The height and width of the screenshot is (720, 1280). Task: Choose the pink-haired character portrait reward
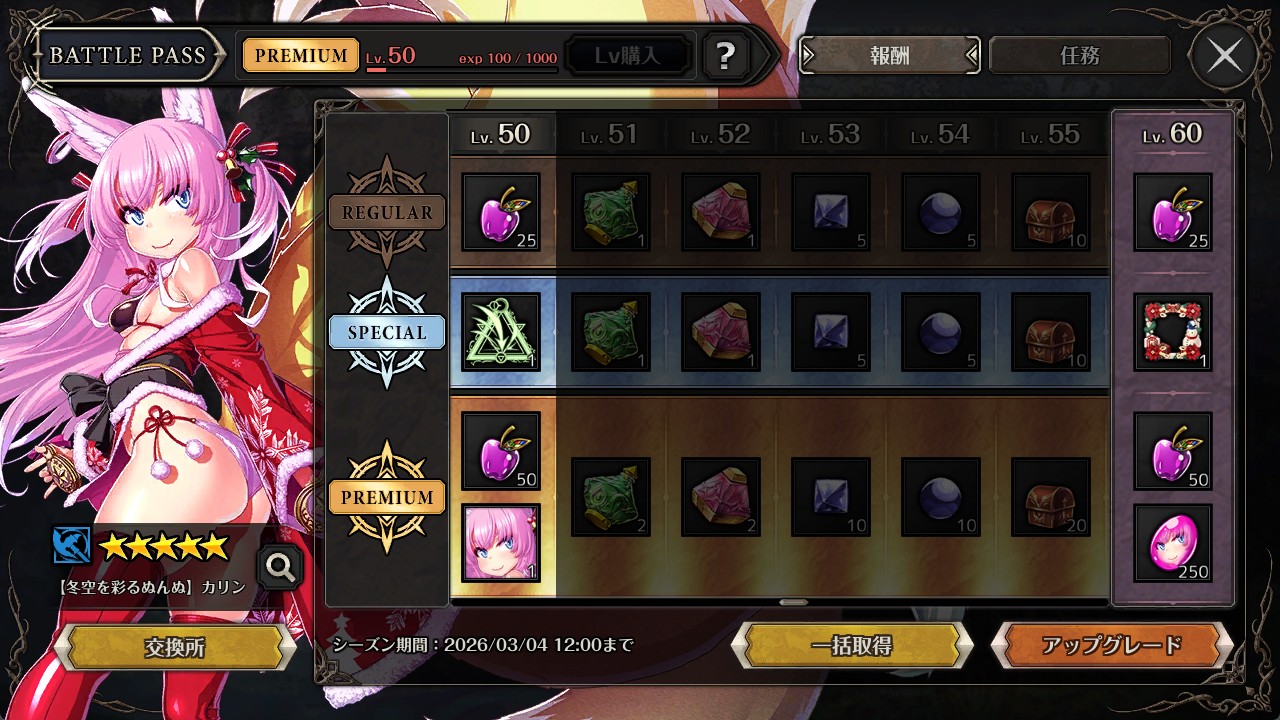(x=501, y=543)
